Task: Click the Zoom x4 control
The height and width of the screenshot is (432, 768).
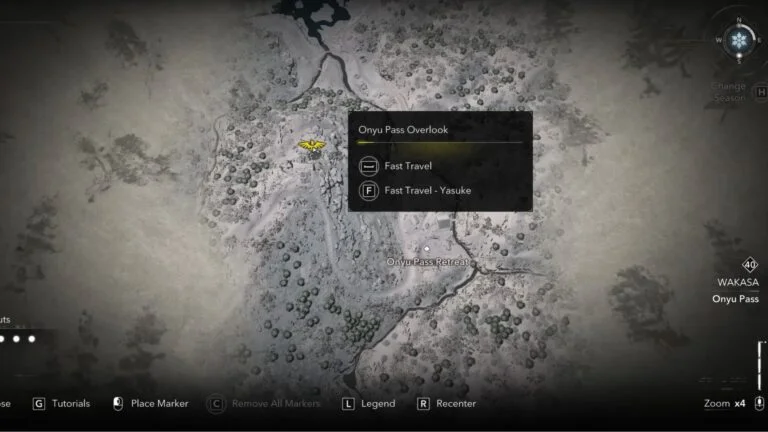Action: click(725, 404)
